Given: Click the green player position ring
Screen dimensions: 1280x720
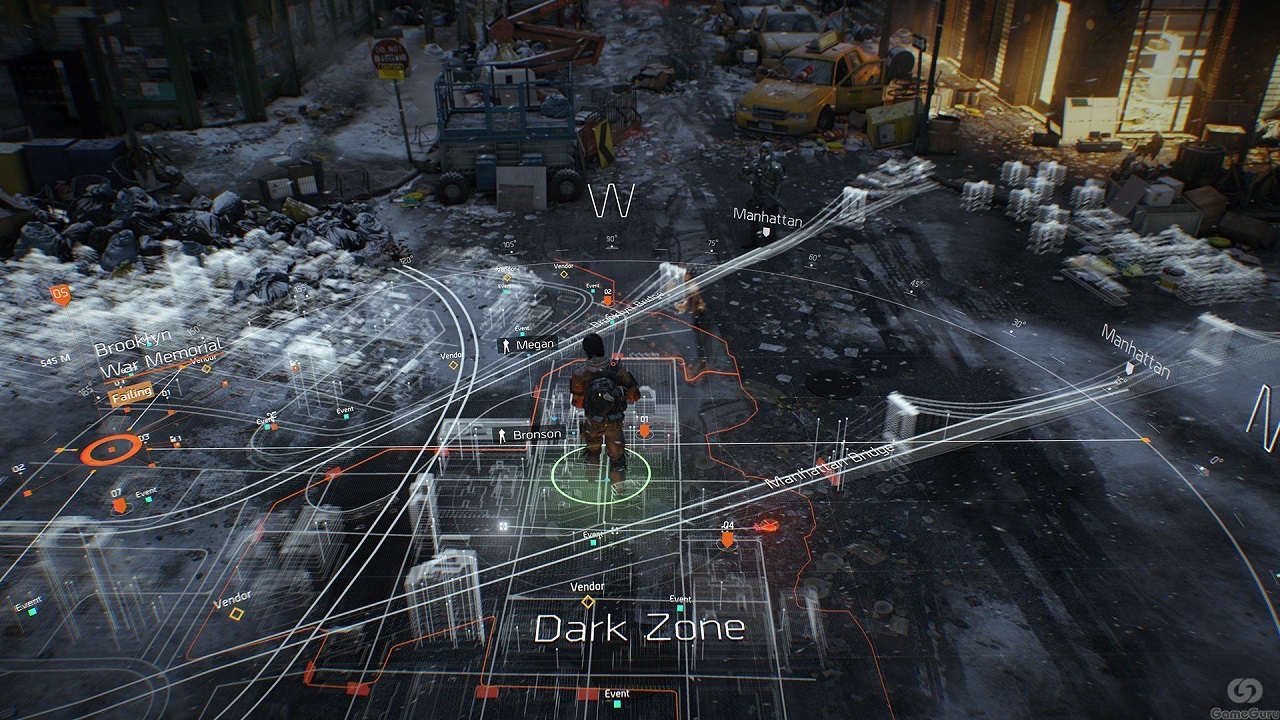Looking at the screenshot, I should (600, 474).
